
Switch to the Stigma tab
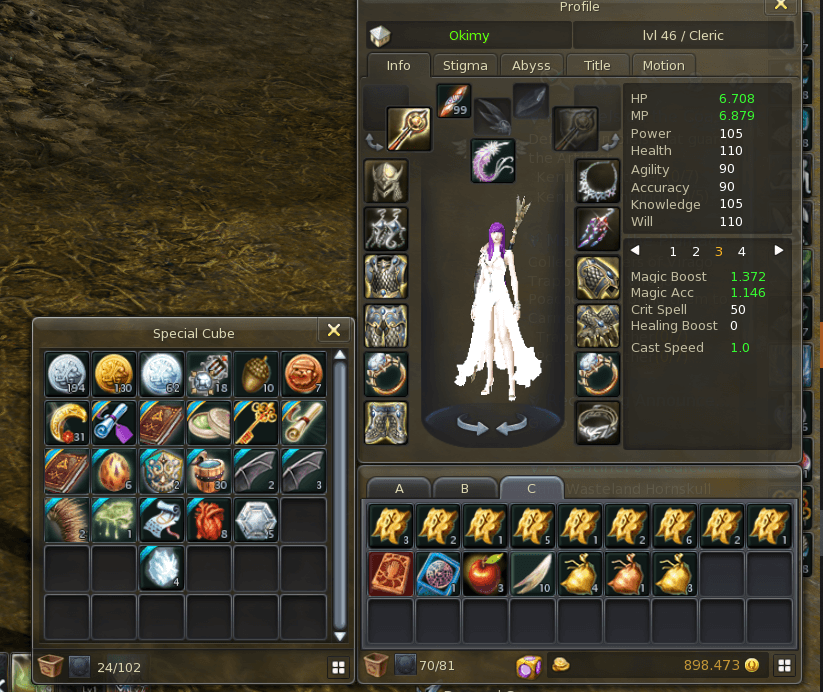465,65
